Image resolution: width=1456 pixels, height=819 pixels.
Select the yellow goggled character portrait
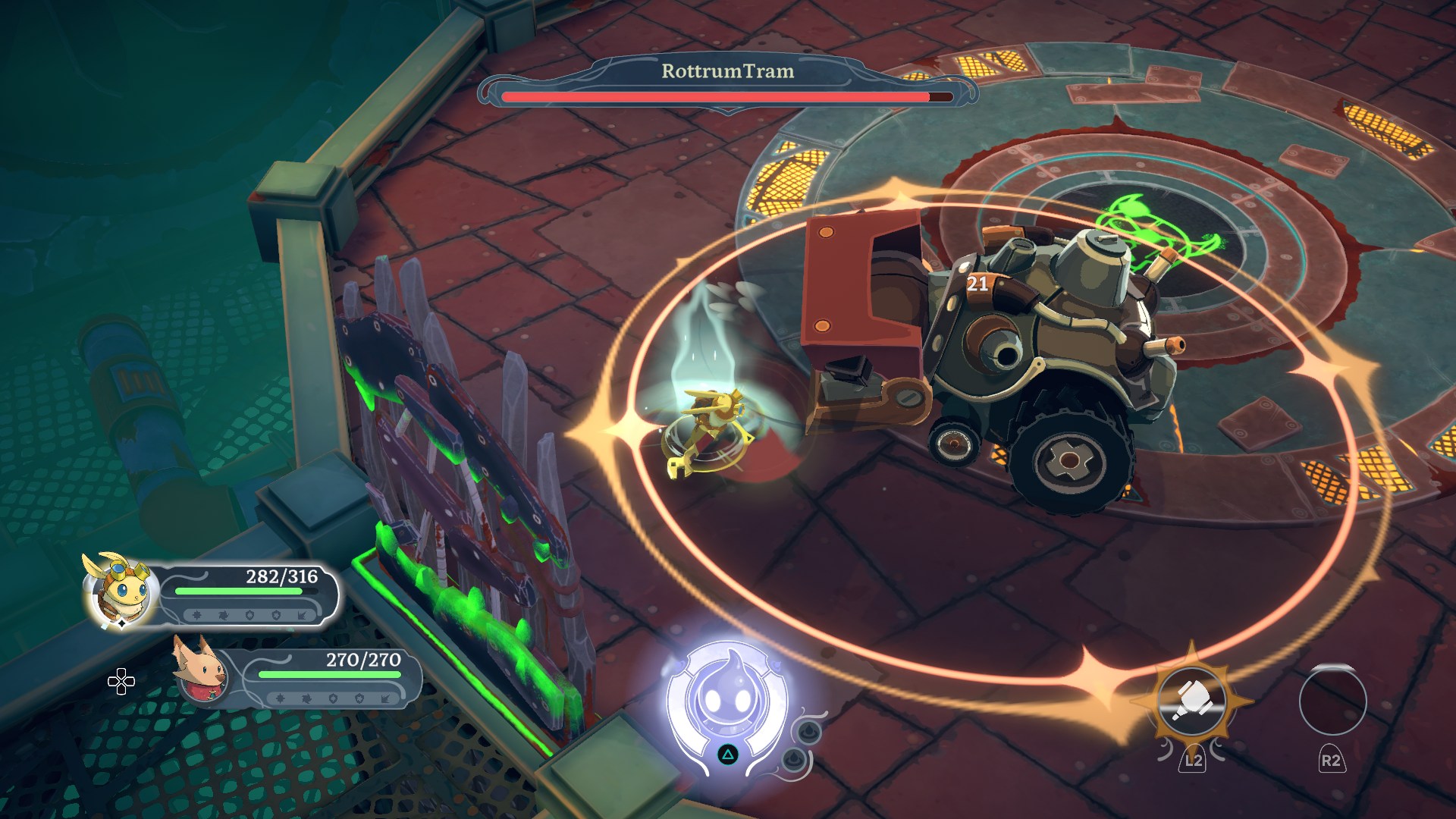[121, 591]
